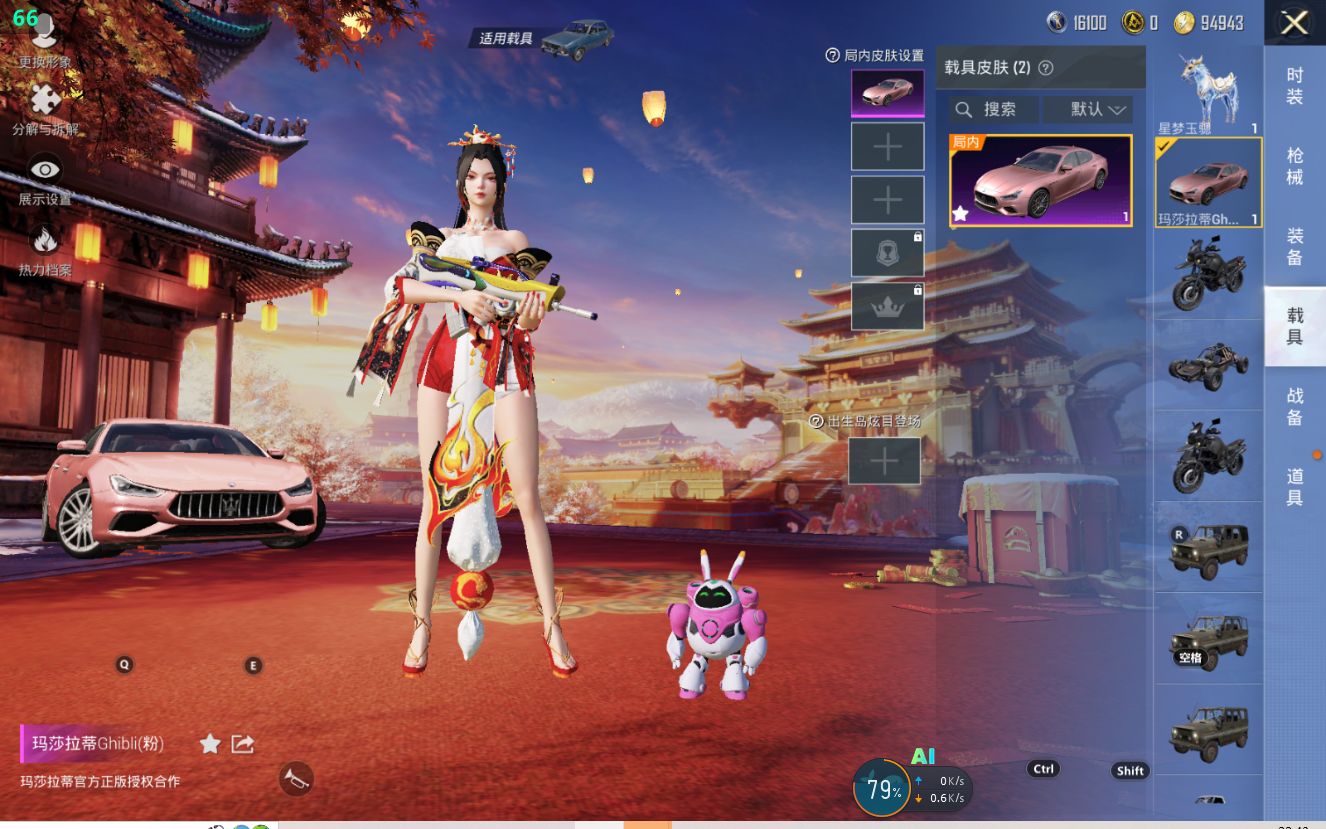This screenshot has height=829, width=1326.
Task: Open 展示设置 display settings
Action: [x=44, y=178]
